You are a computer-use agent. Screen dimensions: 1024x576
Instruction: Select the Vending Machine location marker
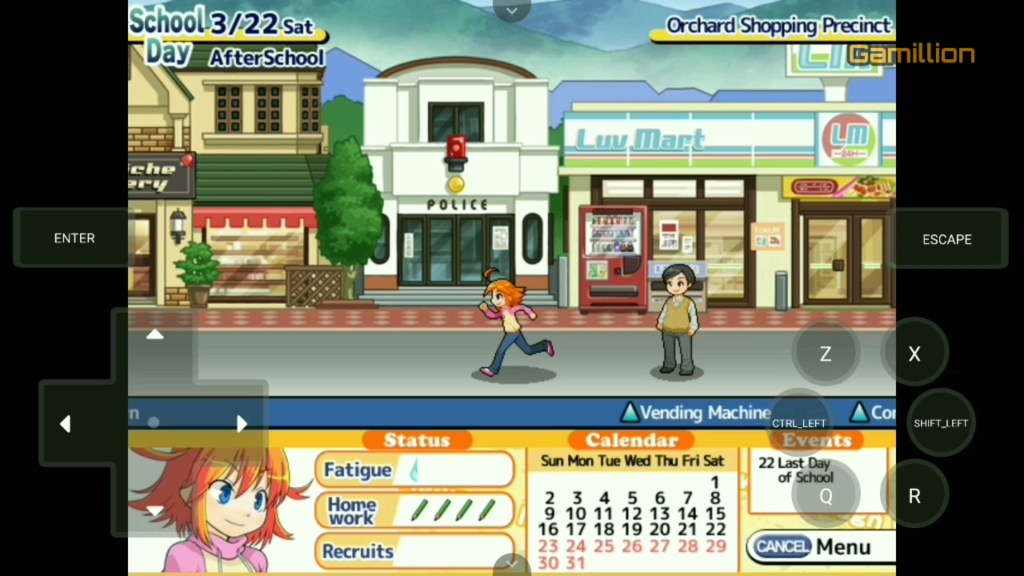coord(695,412)
